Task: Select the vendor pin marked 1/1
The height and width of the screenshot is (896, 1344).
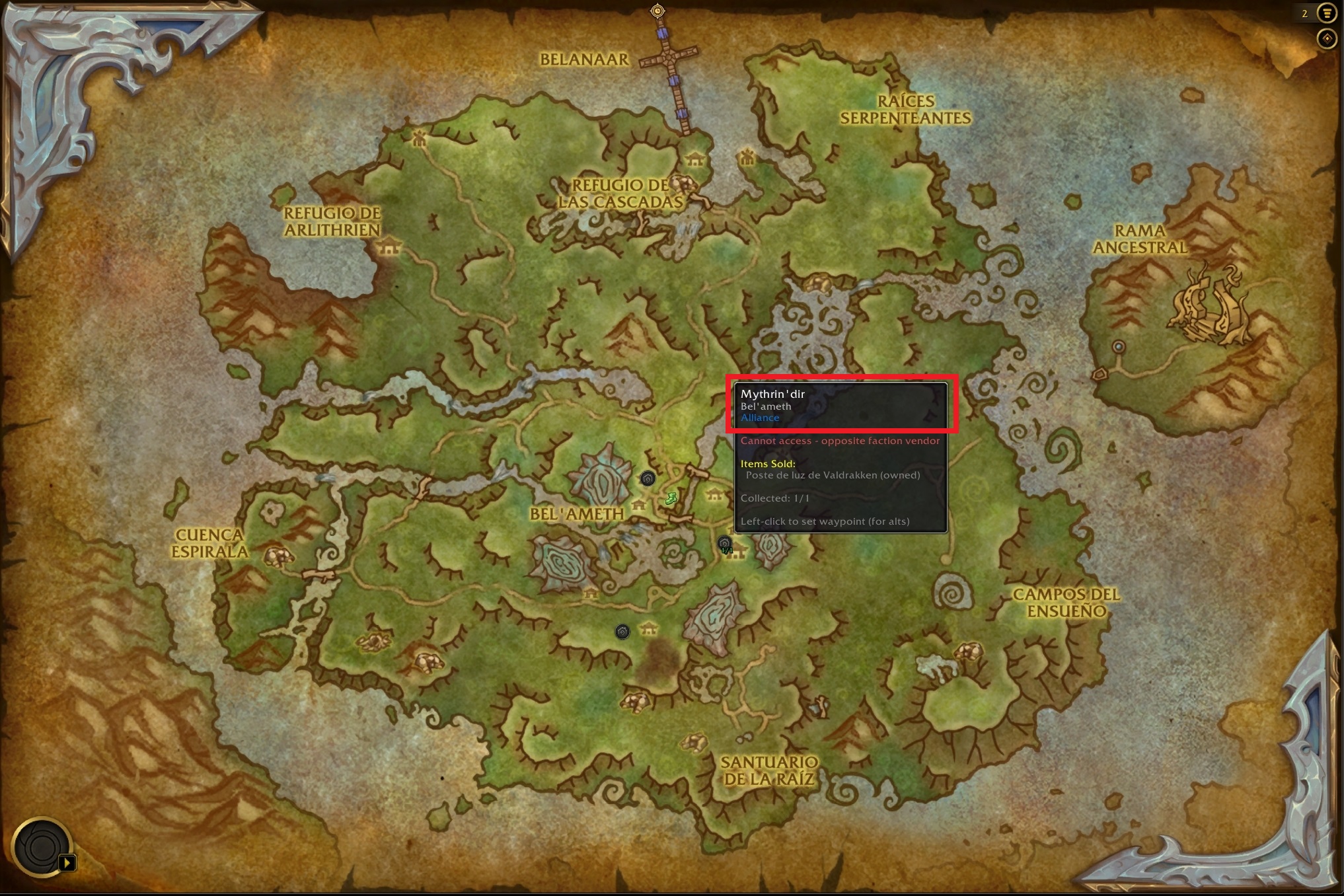Action: tap(725, 544)
